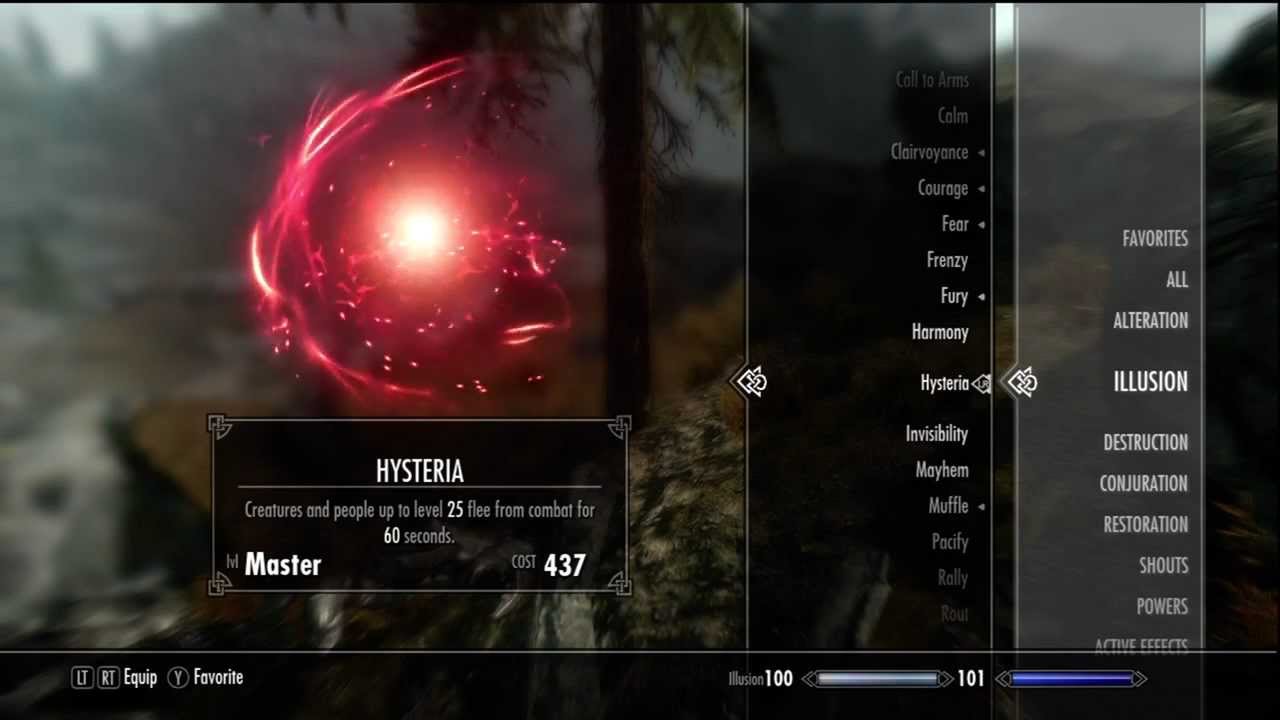The image size is (1280, 720).
Task: Click the Illusion knot emblem left of Hysteria
Action: coord(753,382)
